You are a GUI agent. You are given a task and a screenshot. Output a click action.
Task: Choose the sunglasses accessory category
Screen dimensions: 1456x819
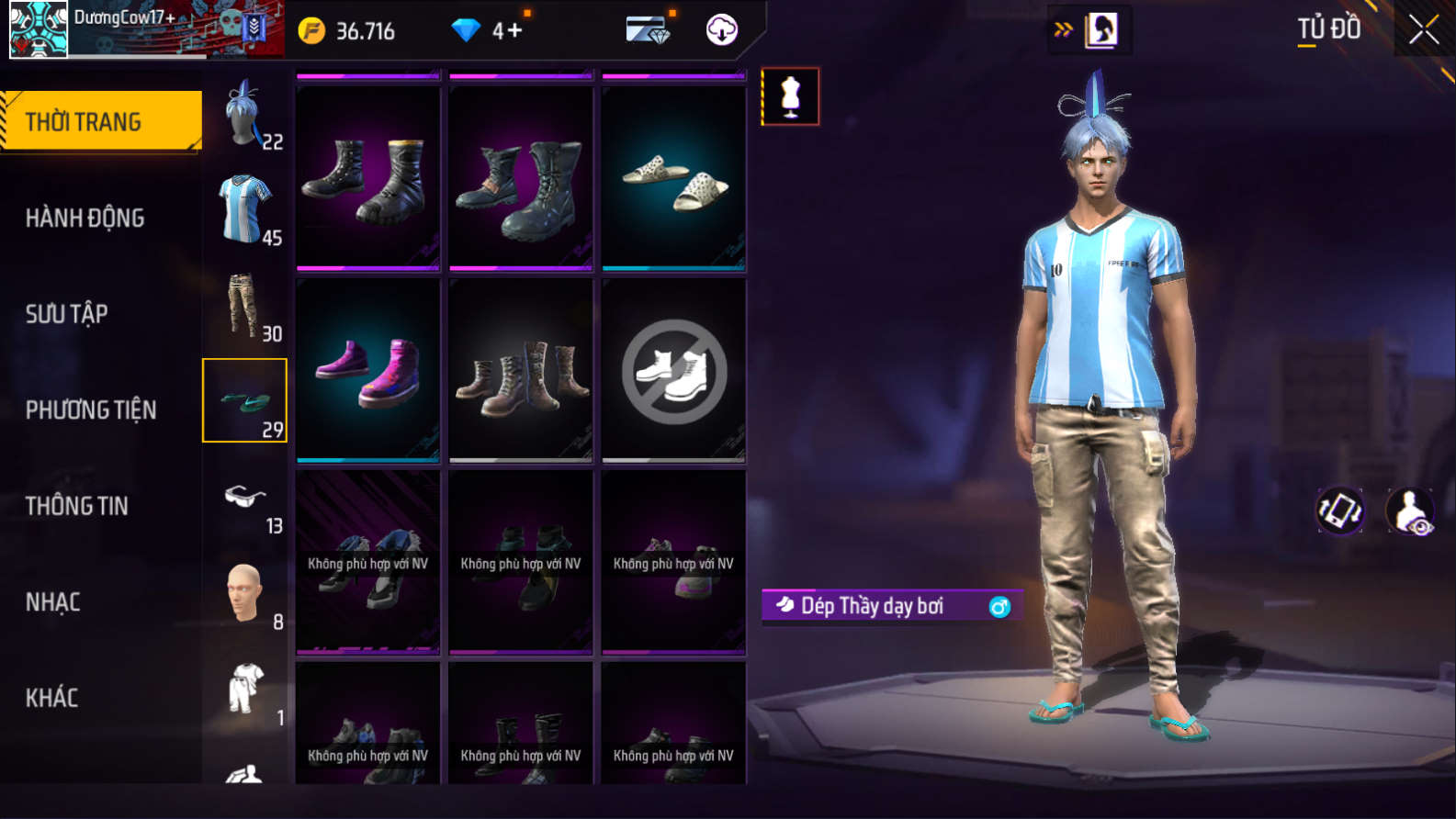pos(245,500)
